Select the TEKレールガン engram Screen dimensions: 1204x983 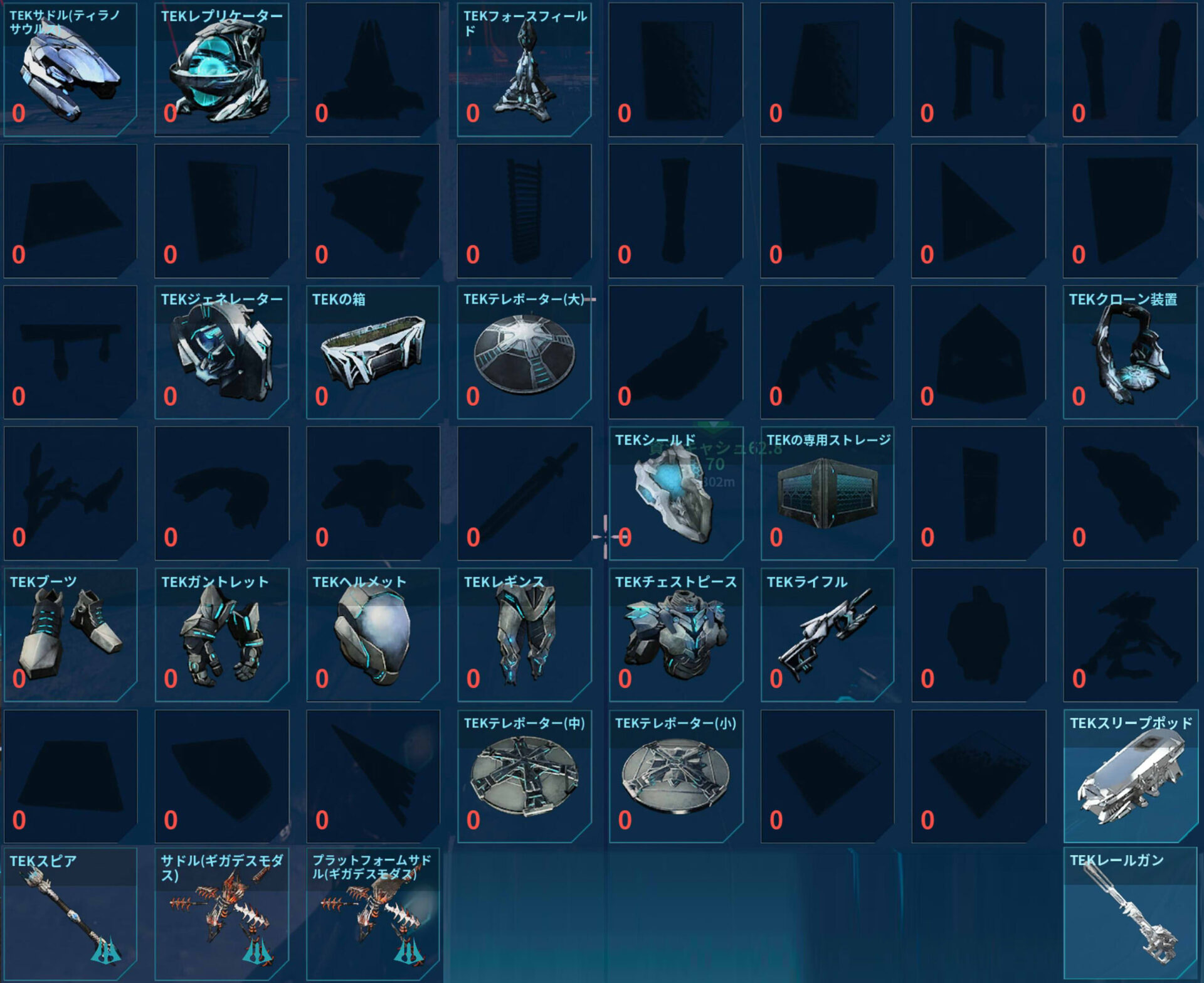pos(1130,913)
